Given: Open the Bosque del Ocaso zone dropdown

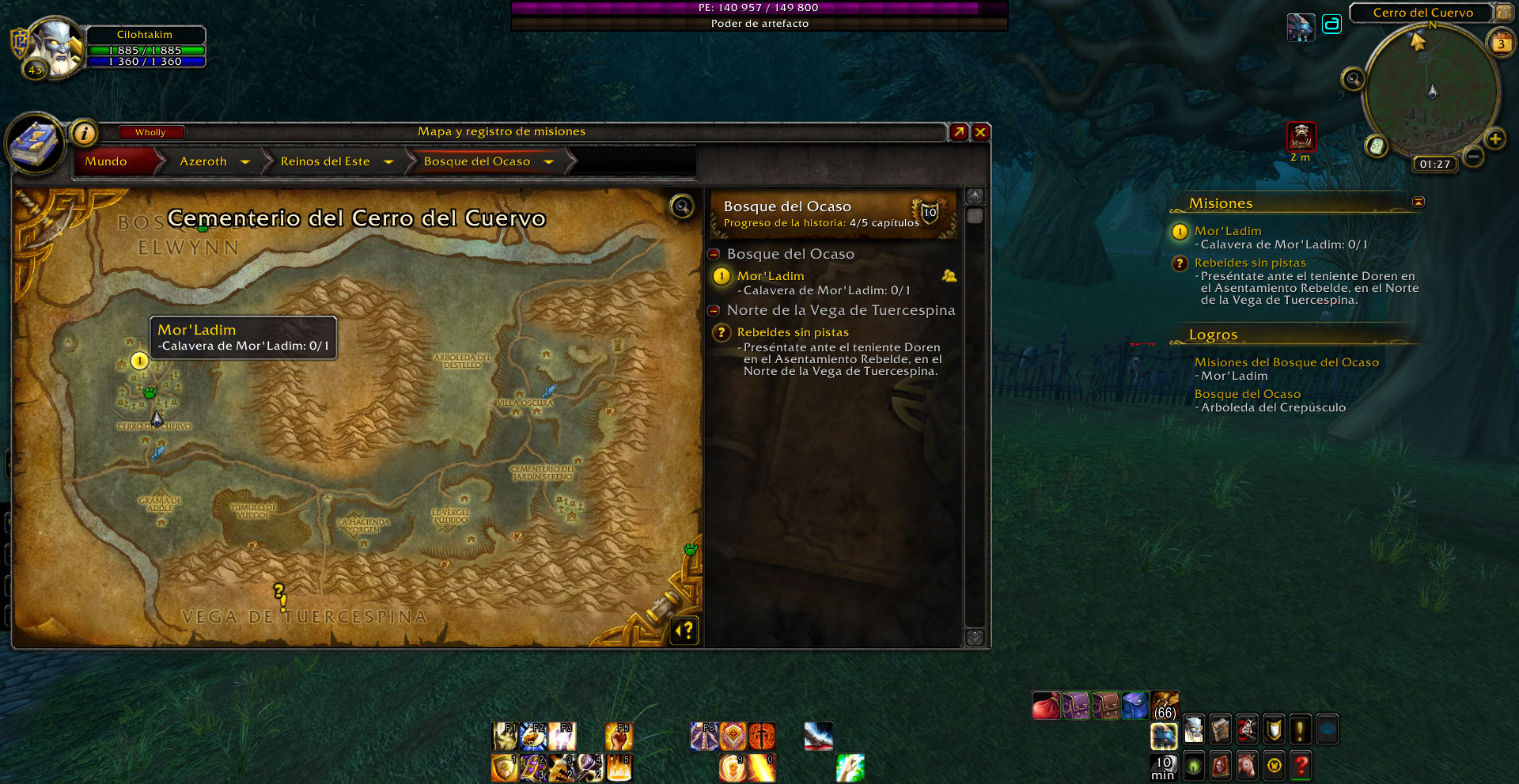Looking at the screenshot, I should click(x=549, y=161).
